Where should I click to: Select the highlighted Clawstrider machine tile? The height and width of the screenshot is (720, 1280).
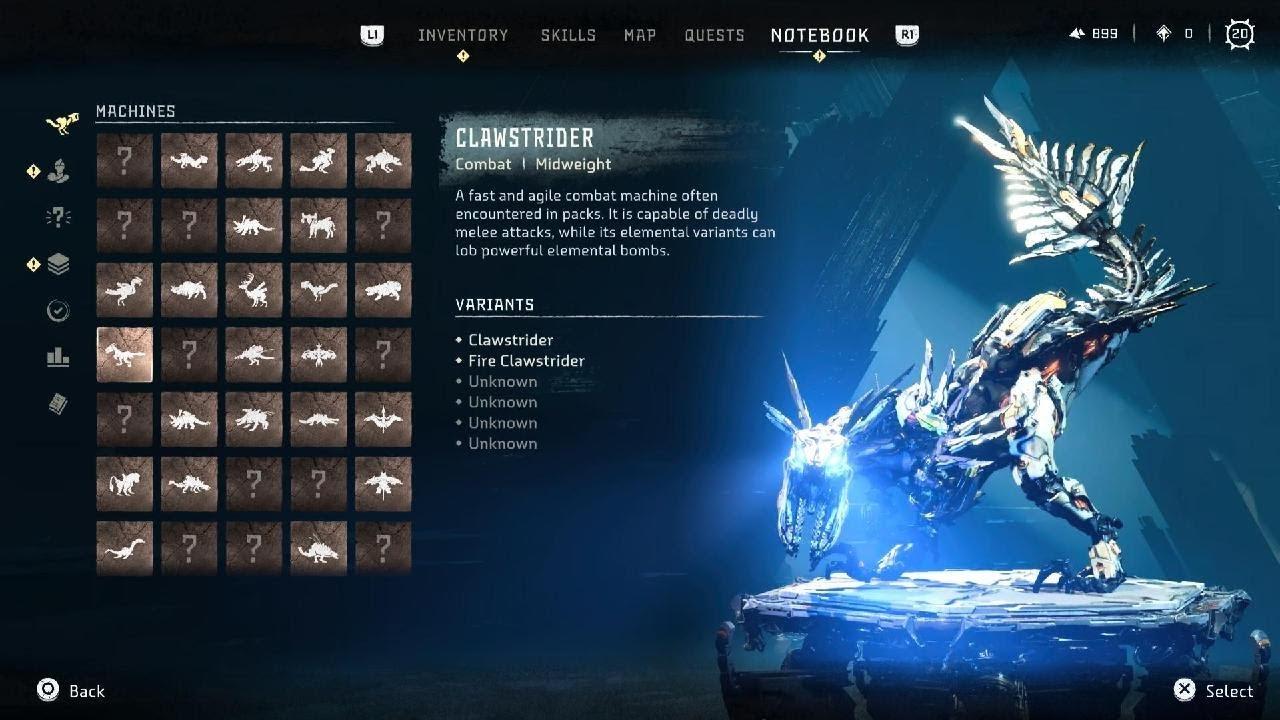[125, 355]
